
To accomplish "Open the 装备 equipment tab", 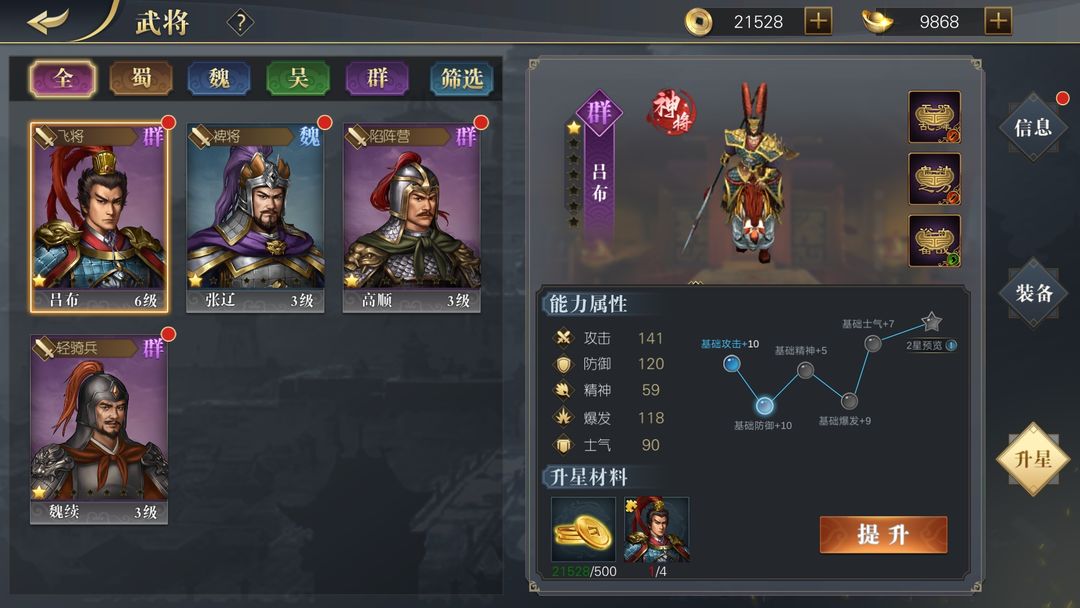I will pyautogui.click(x=1033, y=292).
